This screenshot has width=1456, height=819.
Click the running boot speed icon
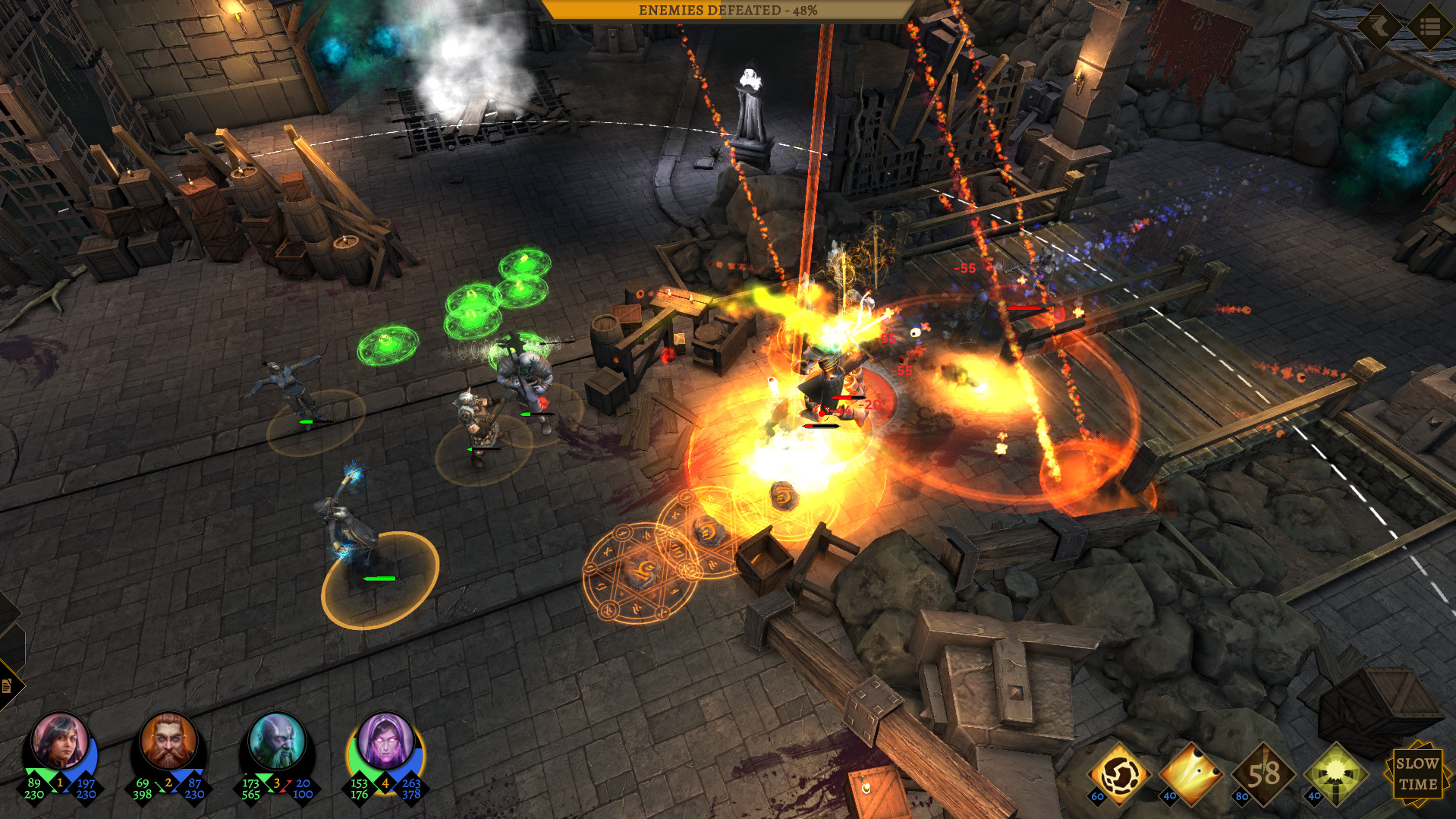(1379, 27)
